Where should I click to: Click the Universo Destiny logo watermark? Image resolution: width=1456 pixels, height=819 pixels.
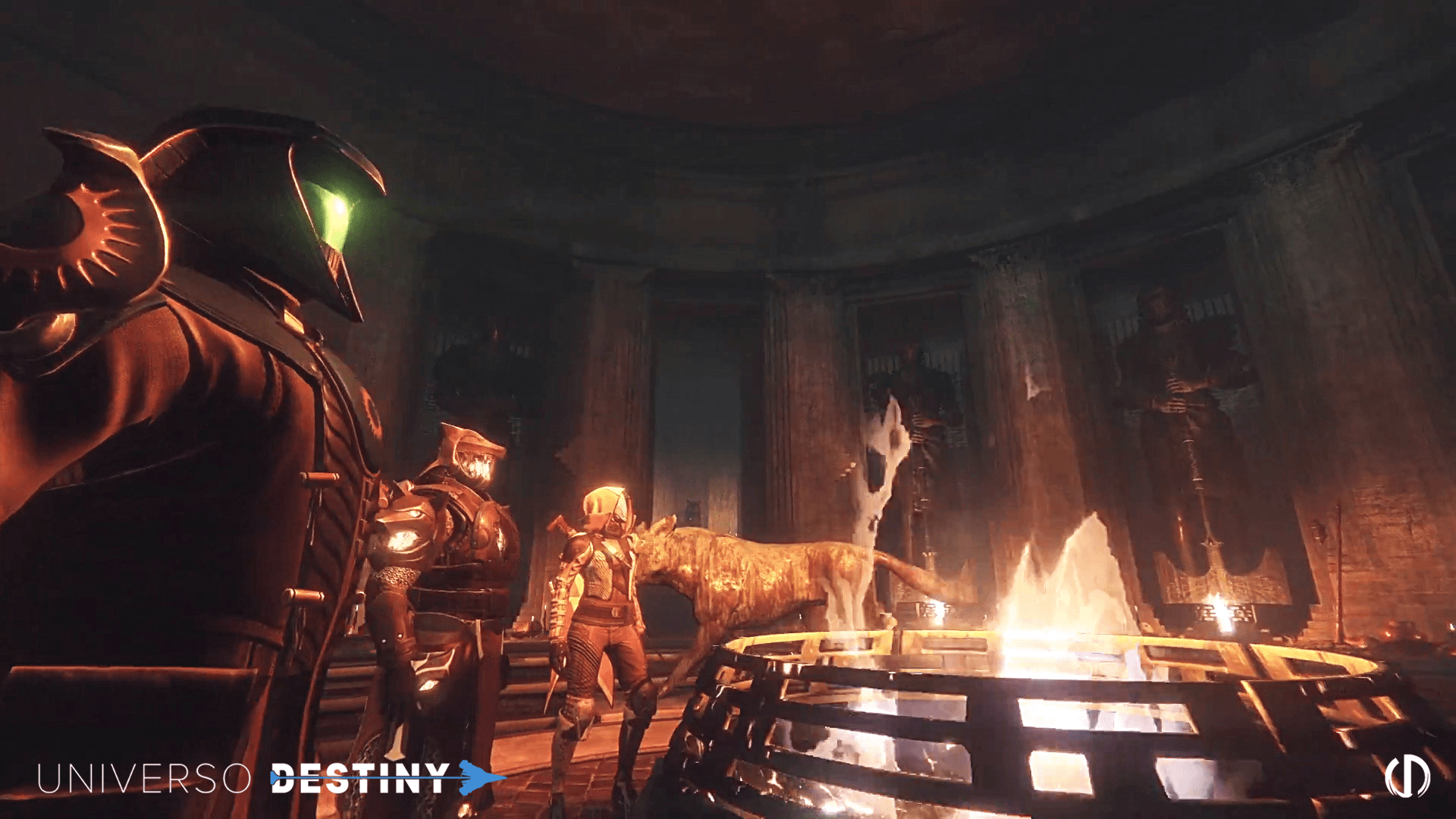(269, 778)
